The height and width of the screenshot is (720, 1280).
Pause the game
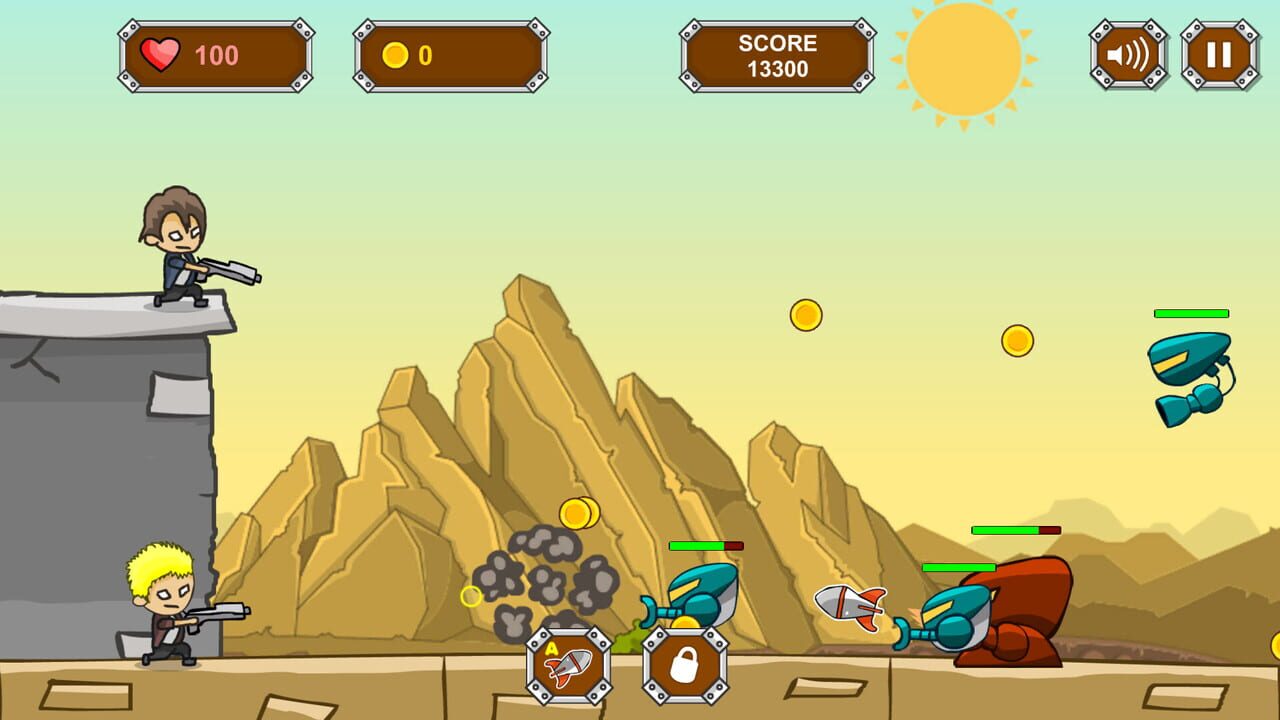tap(1218, 53)
